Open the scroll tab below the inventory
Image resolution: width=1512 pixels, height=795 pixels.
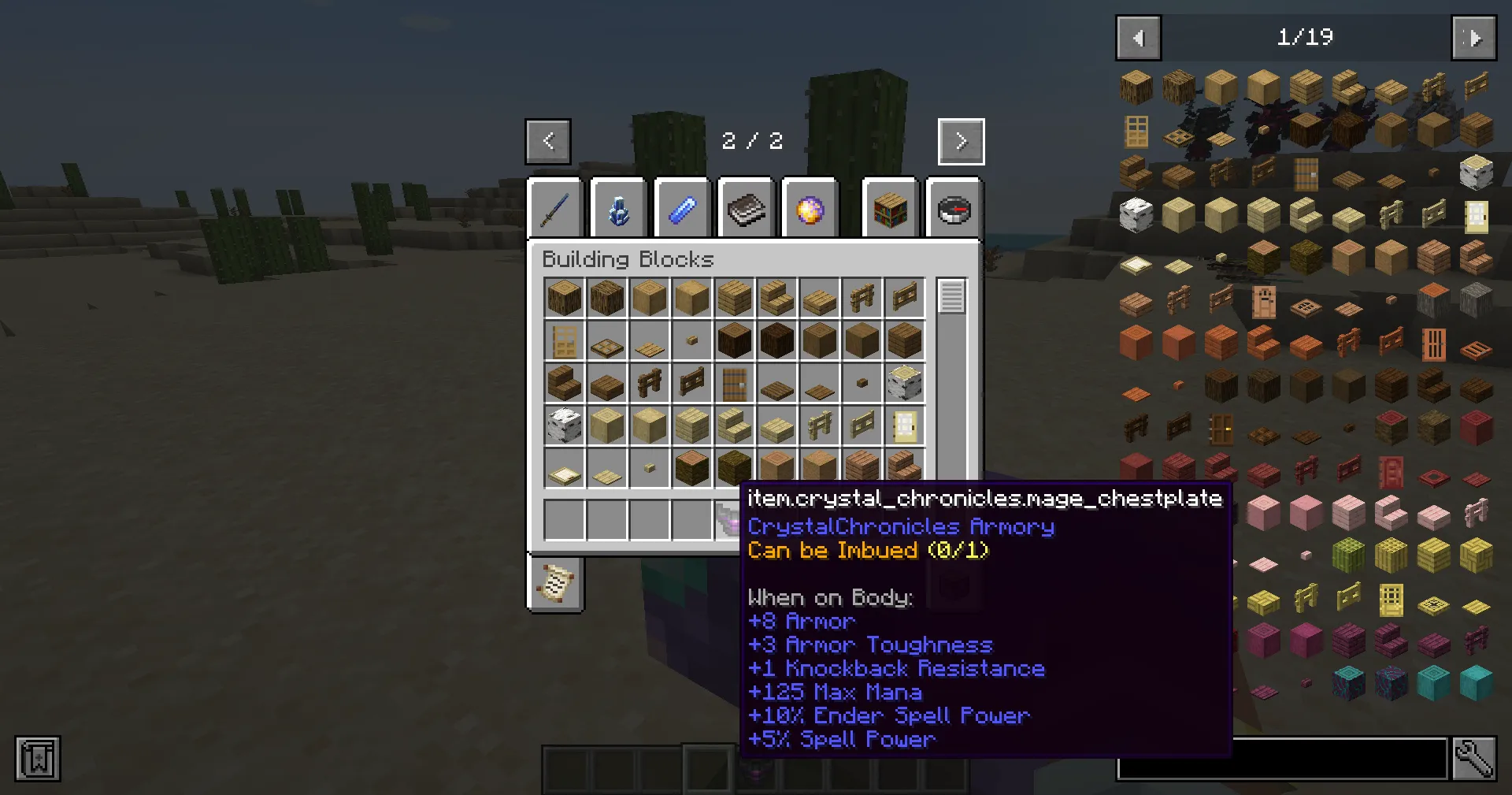(555, 583)
